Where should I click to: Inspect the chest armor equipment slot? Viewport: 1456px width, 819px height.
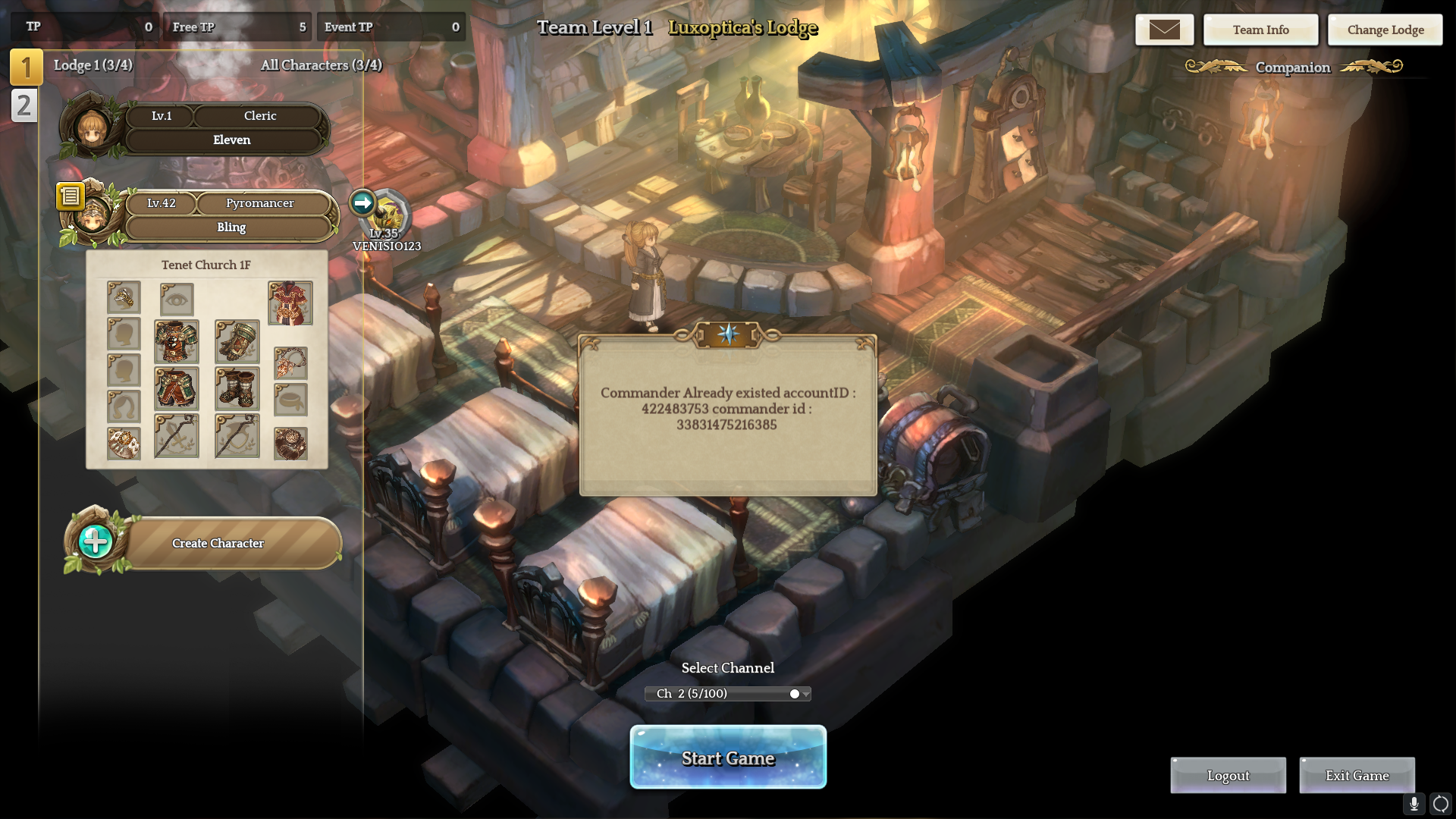(x=176, y=341)
